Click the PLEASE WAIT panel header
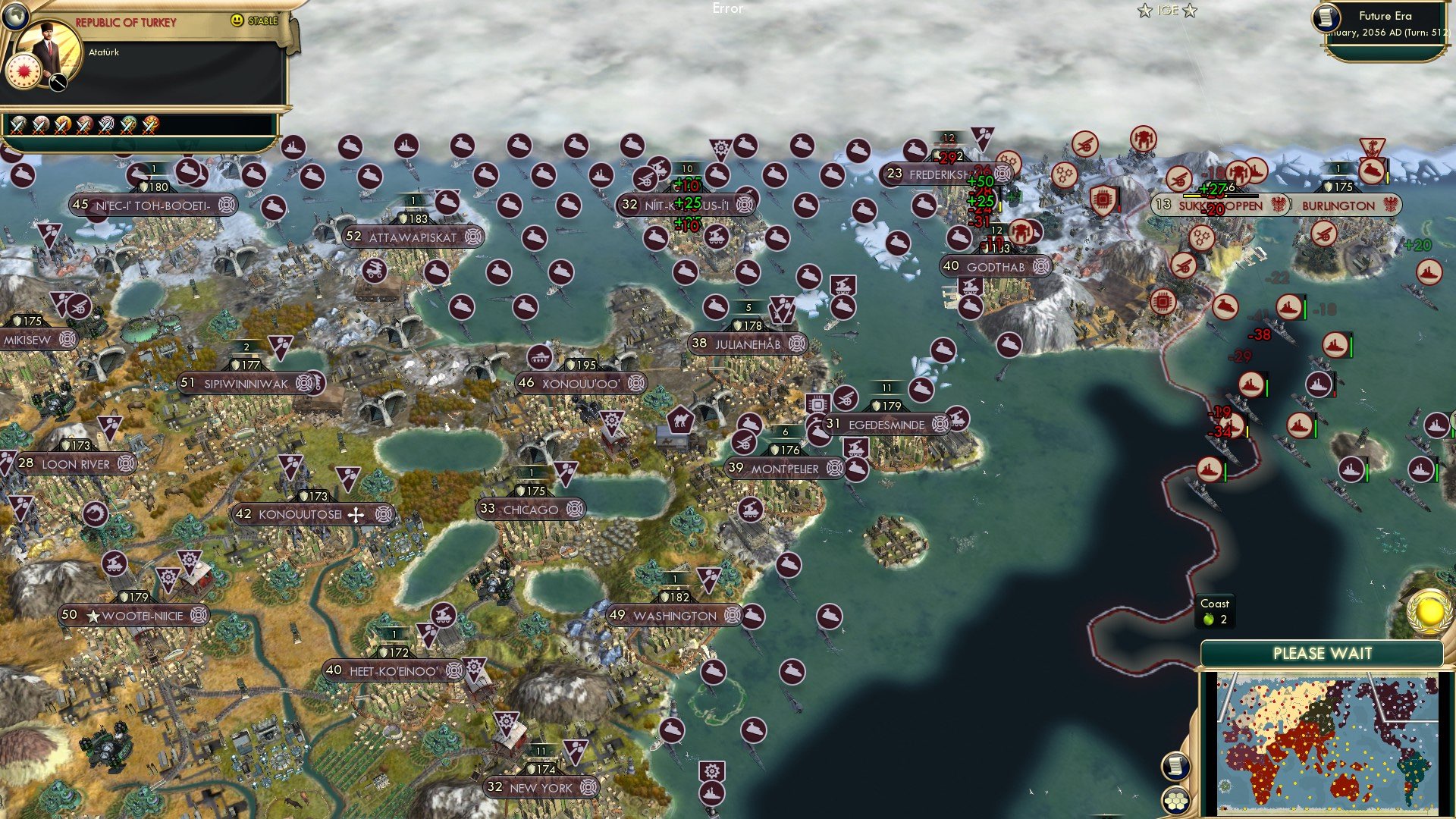The width and height of the screenshot is (1456, 819). (x=1323, y=651)
